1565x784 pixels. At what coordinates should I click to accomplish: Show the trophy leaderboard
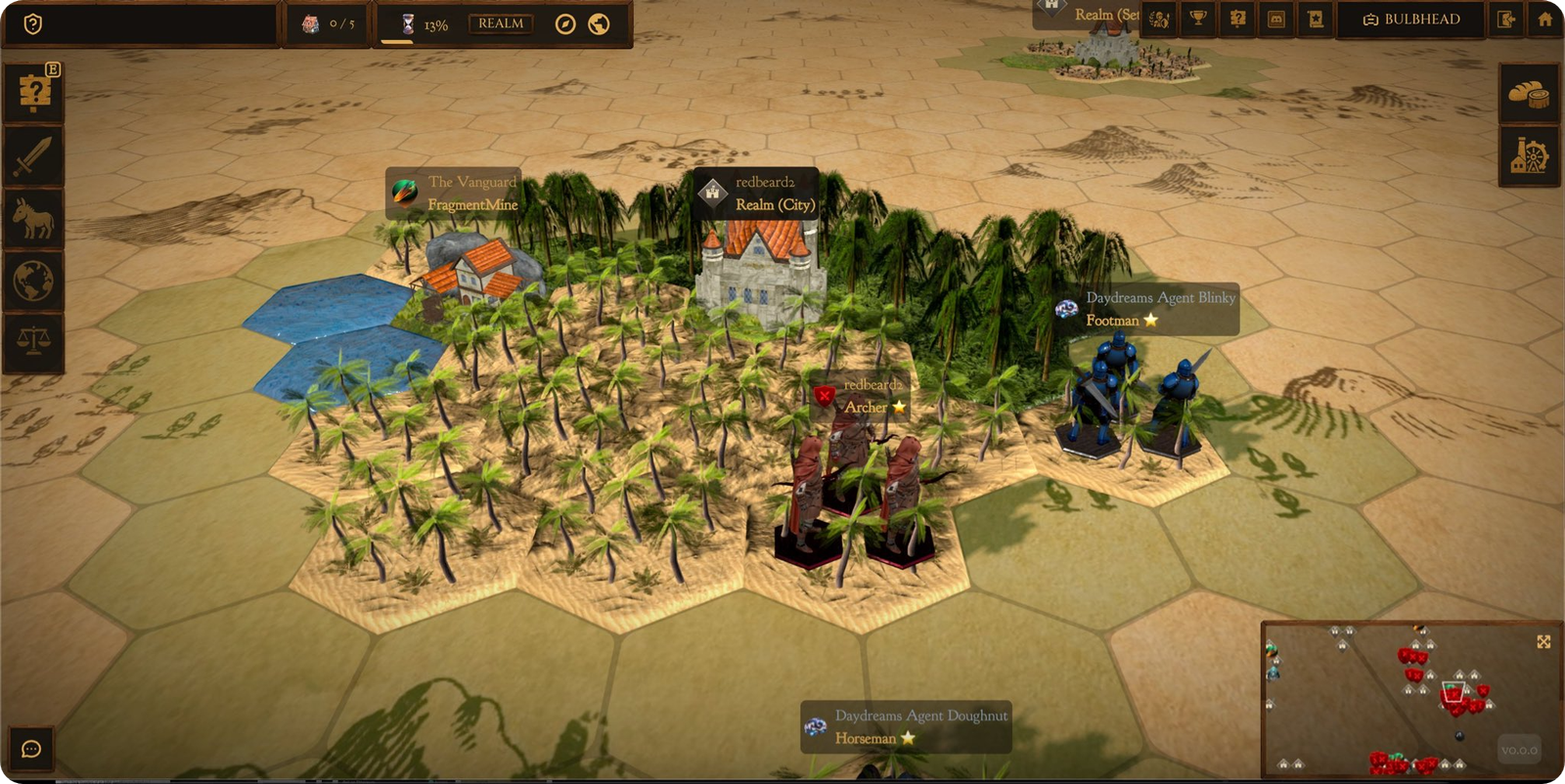point(1198,19)
